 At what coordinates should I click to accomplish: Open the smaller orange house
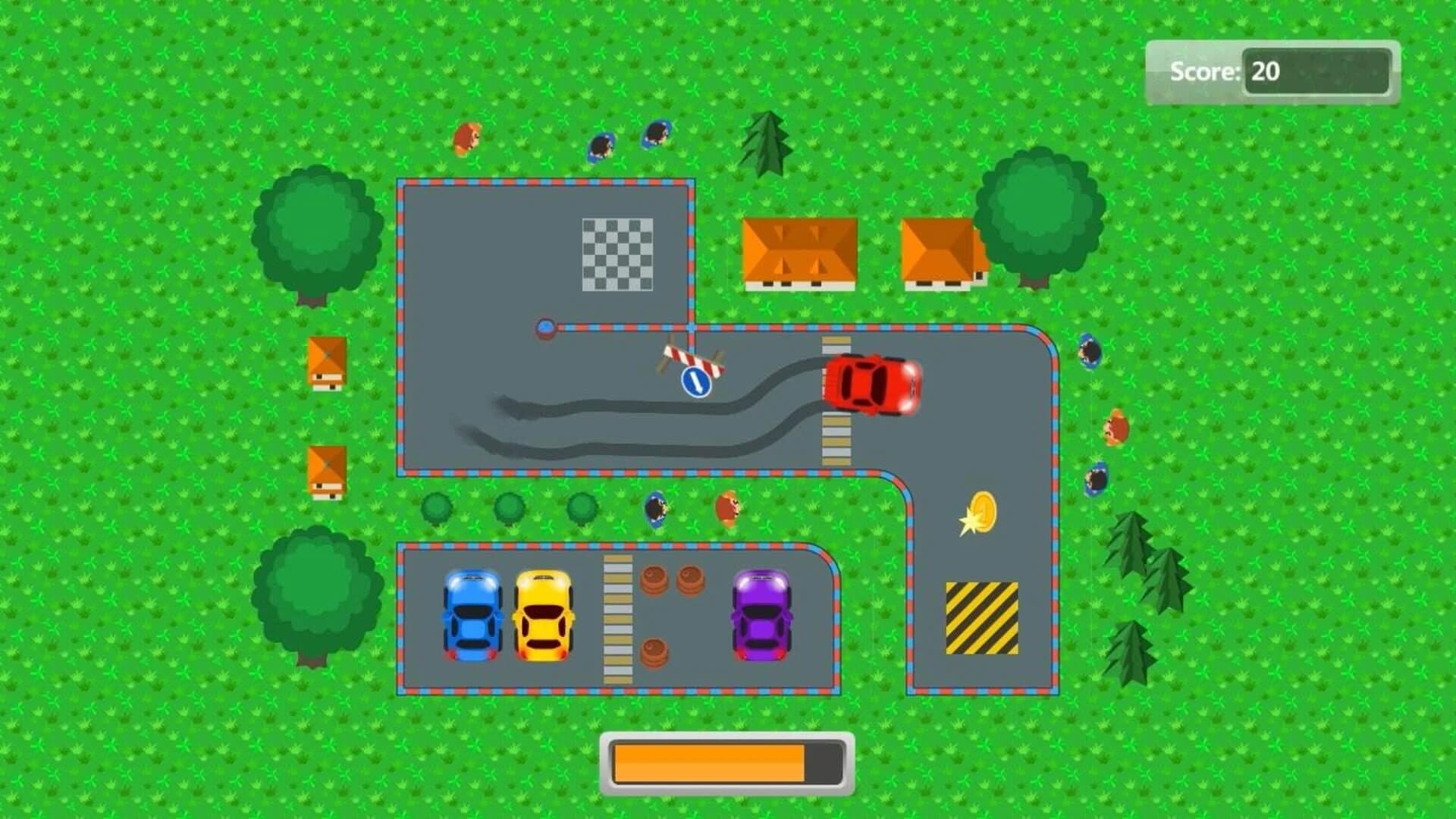(x=940, y=250)
